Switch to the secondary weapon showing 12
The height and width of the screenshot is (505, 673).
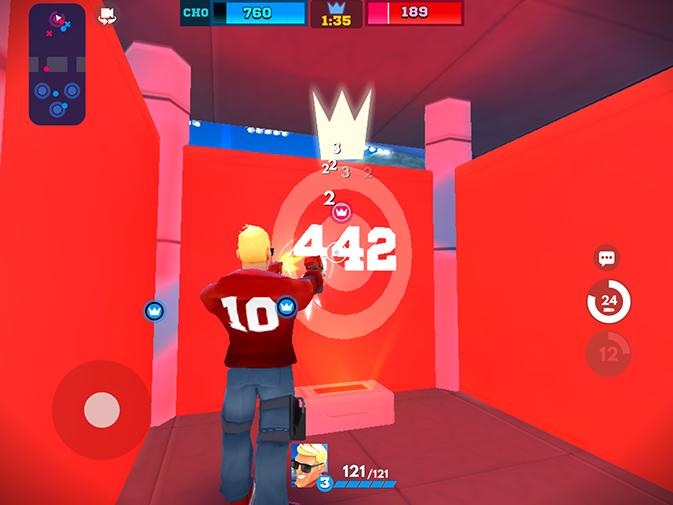(x=608, y=353)
